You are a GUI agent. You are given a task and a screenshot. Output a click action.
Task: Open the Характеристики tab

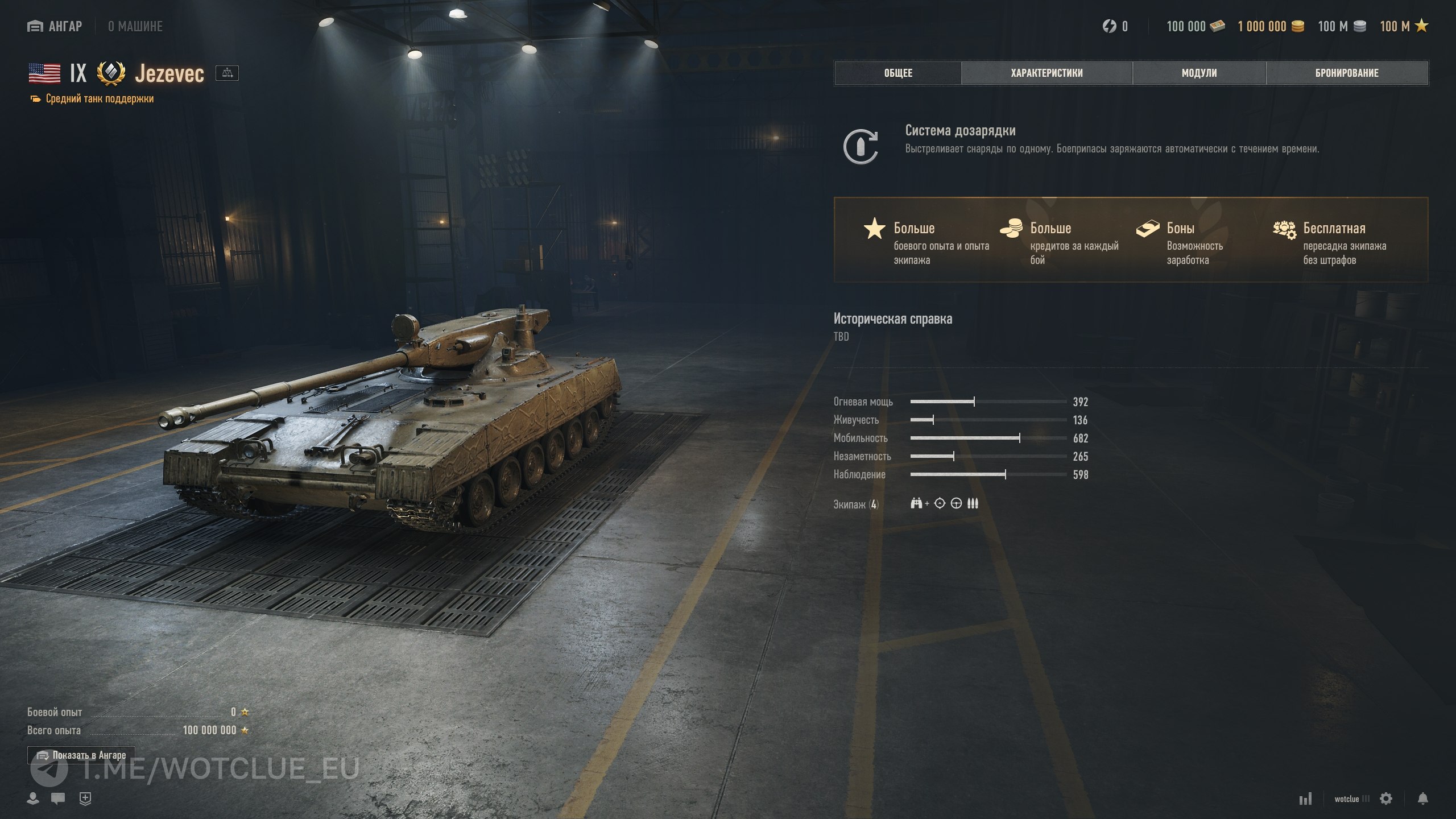click(1046, 73)
